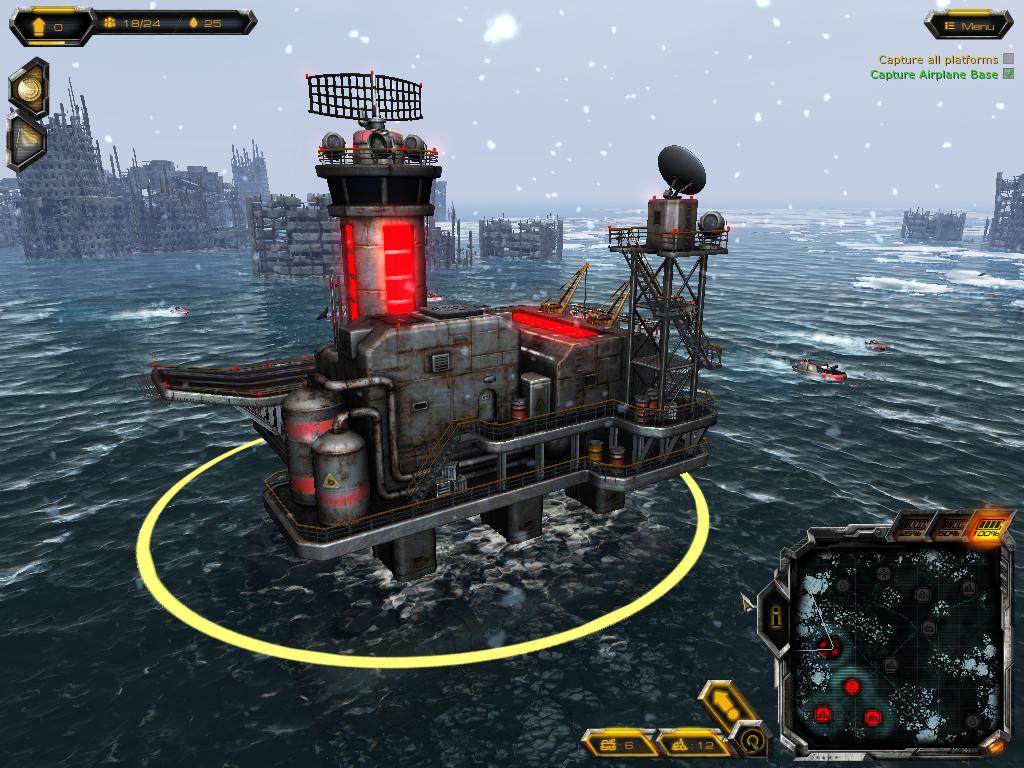
Task: Click the orange corner button on minimap
Action: [996, 746]
